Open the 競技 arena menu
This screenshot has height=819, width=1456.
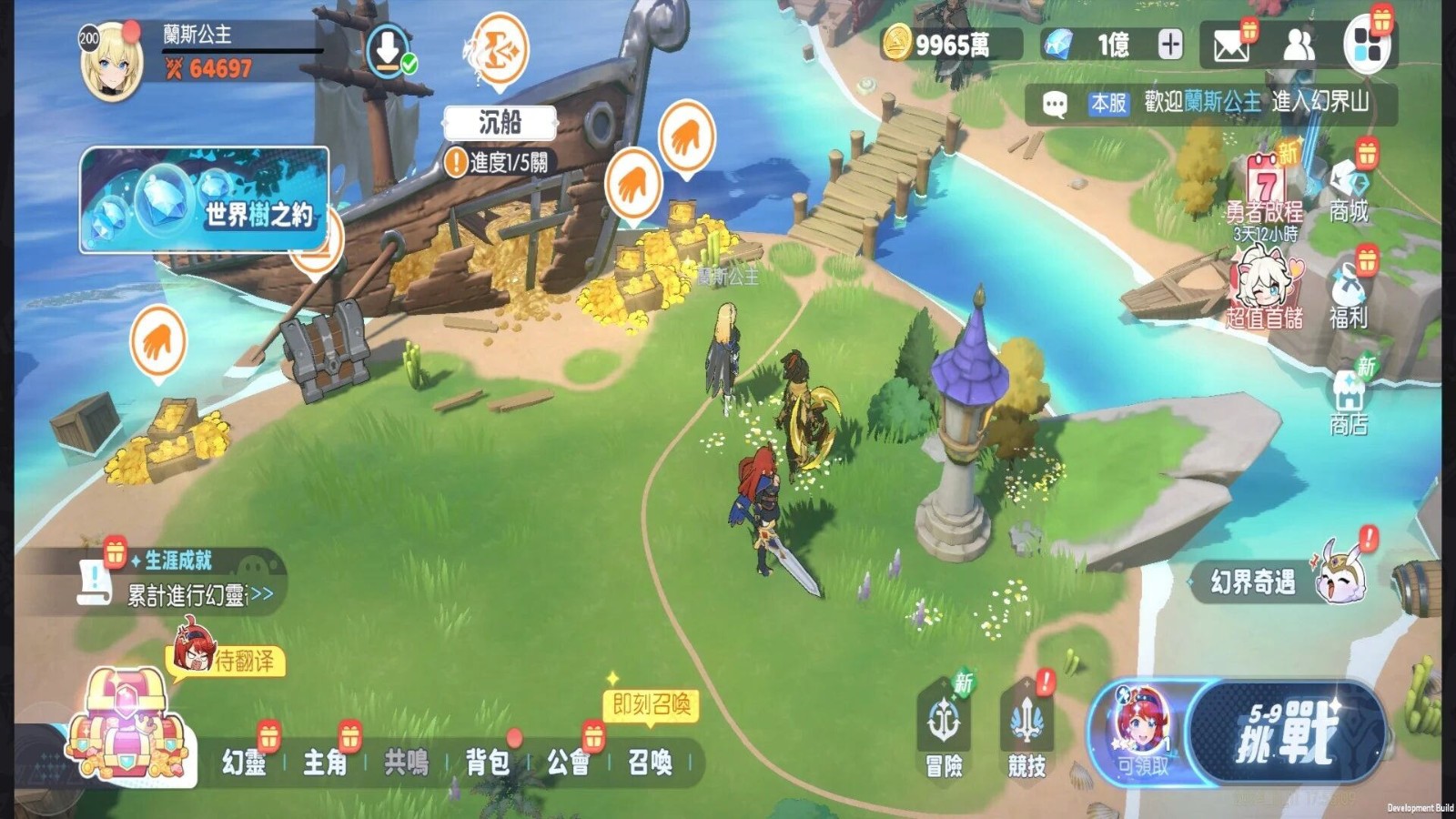[x=1026, y=733]
